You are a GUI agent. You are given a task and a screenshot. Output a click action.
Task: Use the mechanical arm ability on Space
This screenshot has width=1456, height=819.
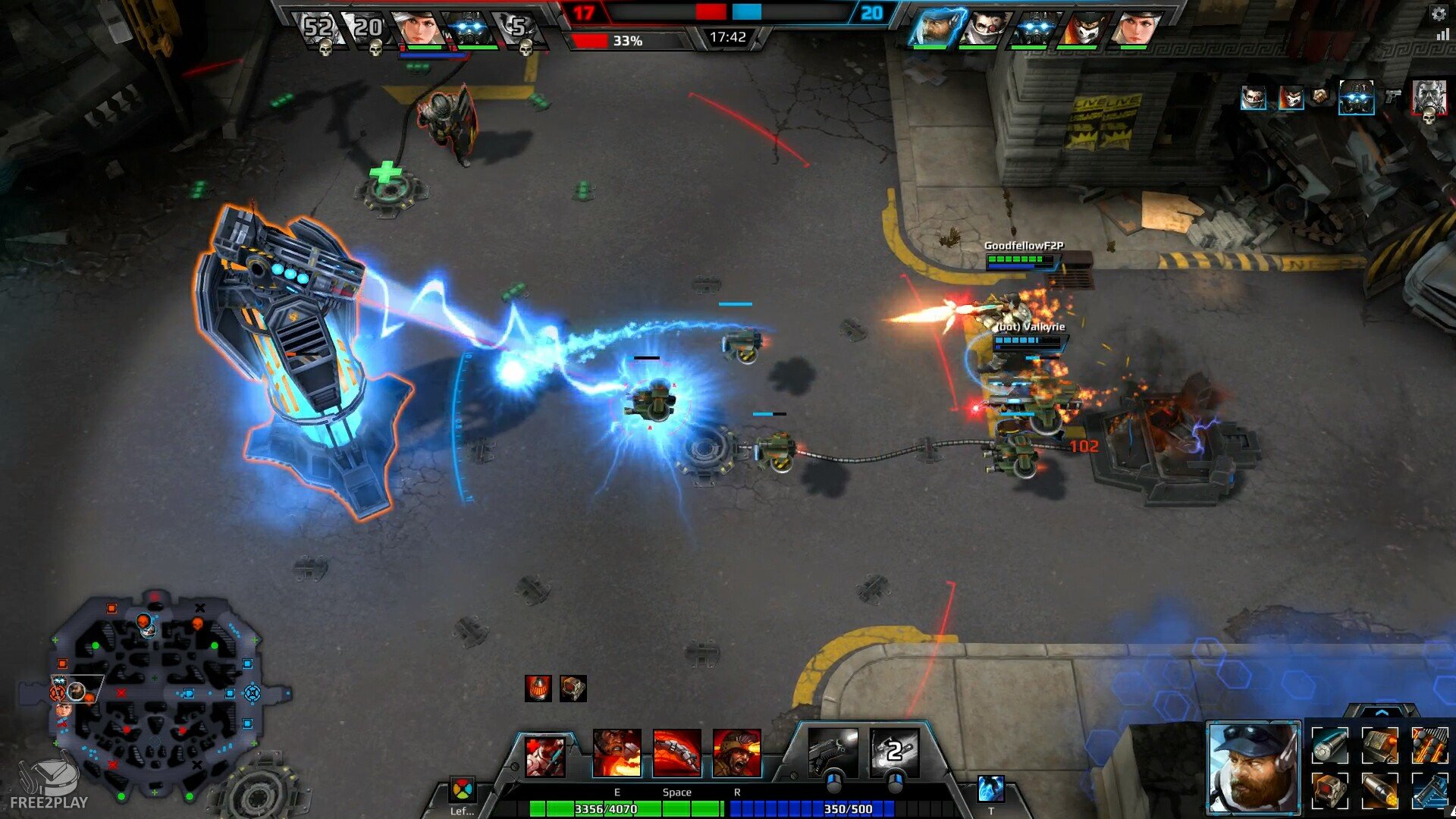click(676, 754)
